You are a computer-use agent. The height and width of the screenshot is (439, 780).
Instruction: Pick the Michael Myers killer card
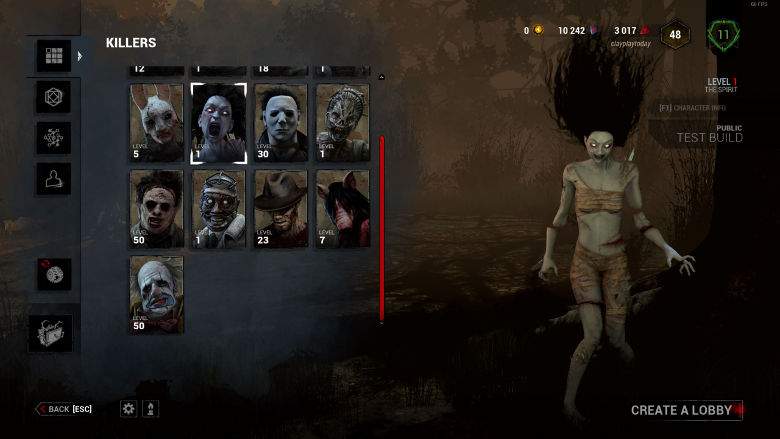(x=281, y=123)
